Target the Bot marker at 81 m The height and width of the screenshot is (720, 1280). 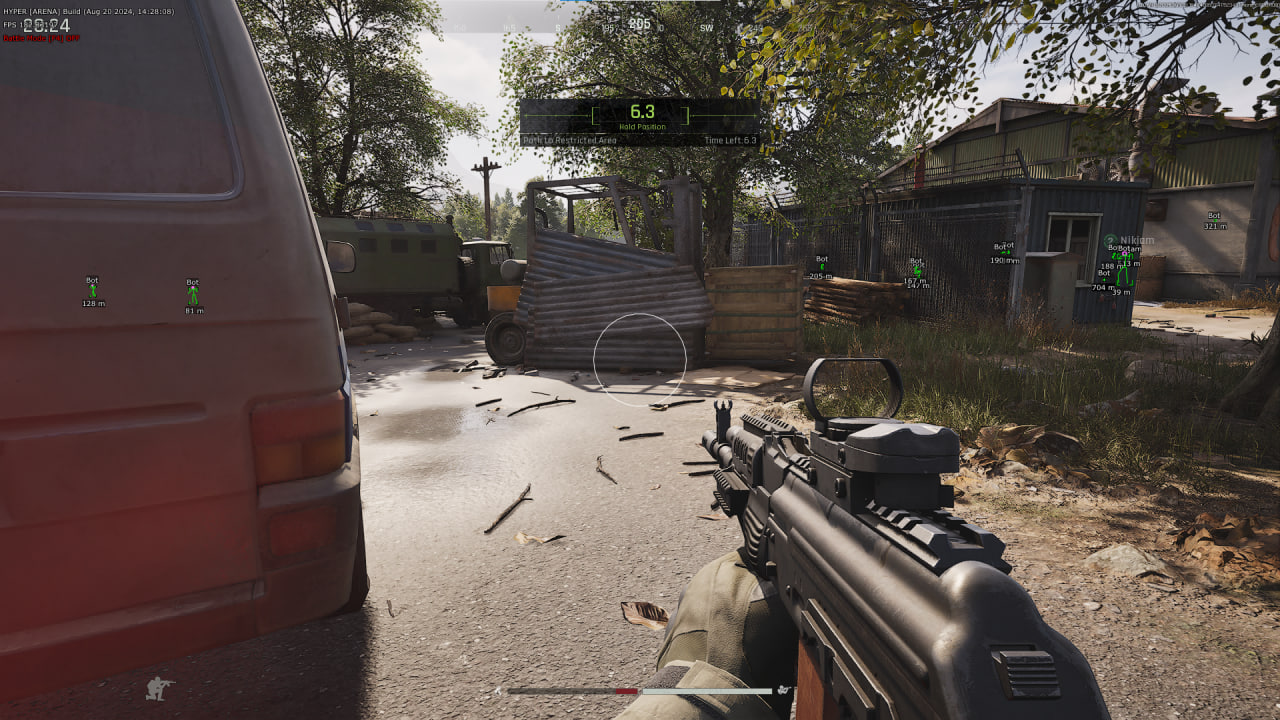[x=193, y=295]
